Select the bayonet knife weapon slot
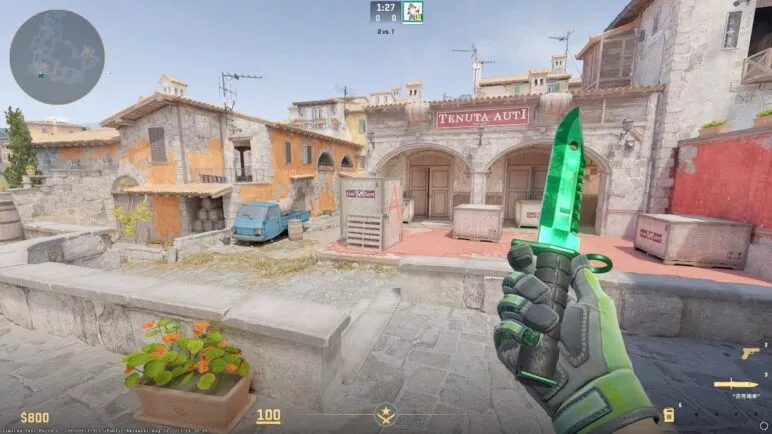 [x=735, y=384]
